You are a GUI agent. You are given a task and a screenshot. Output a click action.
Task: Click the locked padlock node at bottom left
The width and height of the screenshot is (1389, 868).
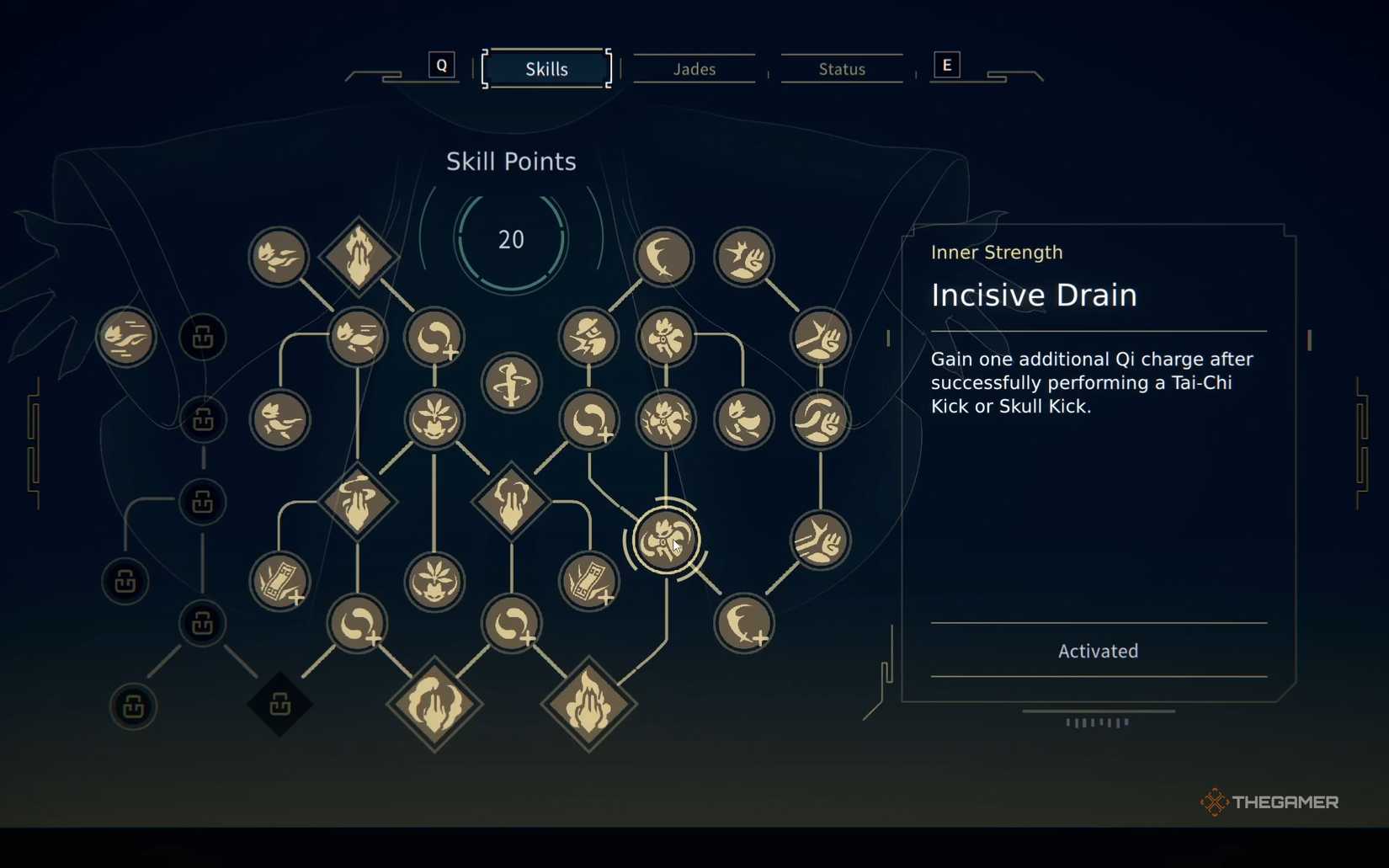(133, 707)
